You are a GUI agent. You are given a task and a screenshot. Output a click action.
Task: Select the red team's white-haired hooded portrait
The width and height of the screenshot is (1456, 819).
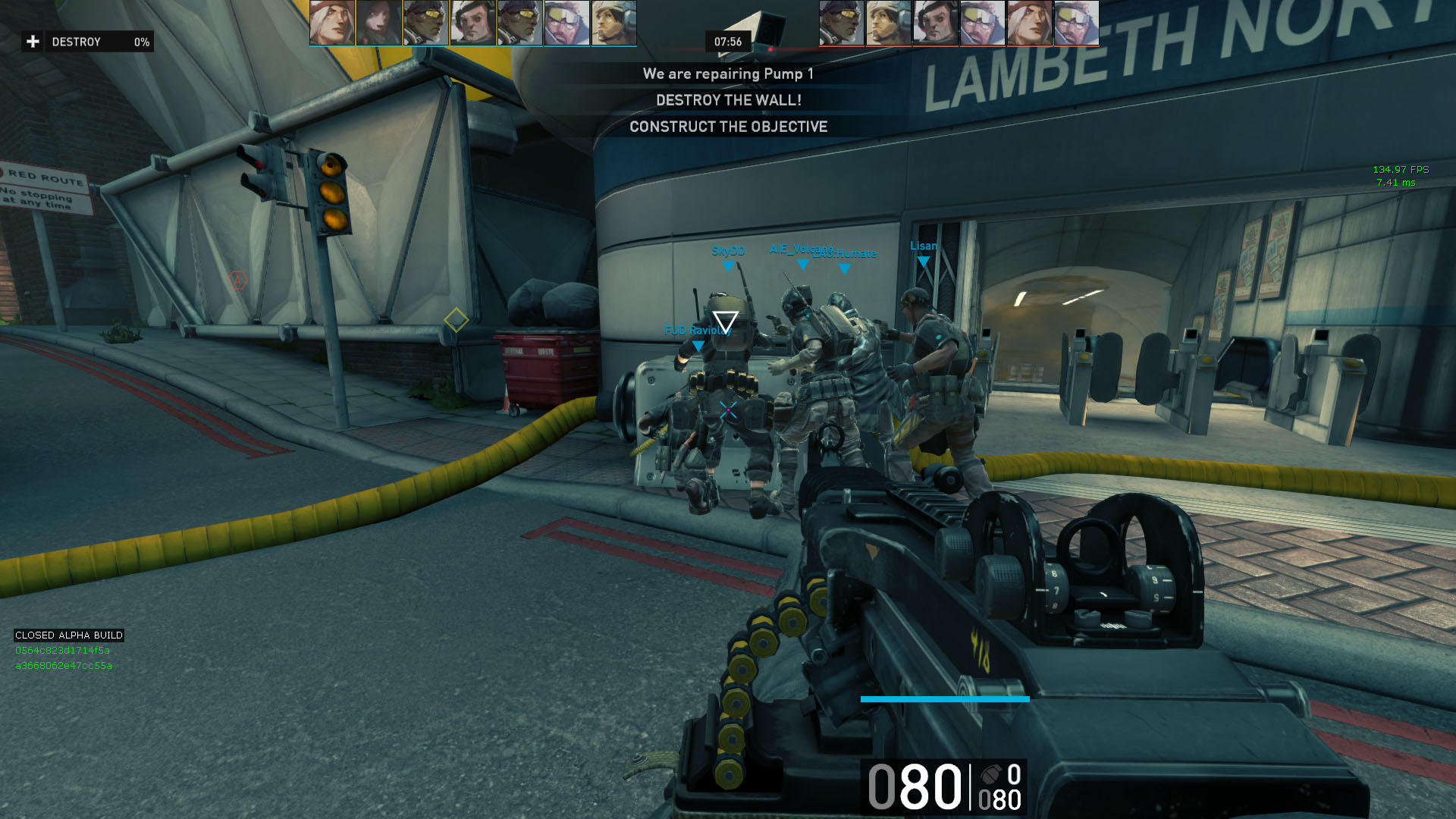pos(1029,23)
